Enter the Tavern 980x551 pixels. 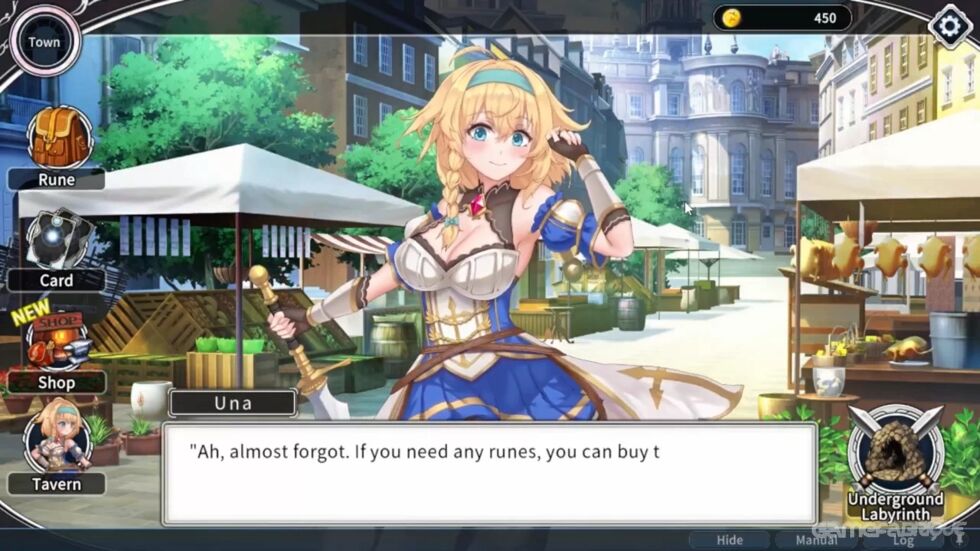(x=57, y=446)
